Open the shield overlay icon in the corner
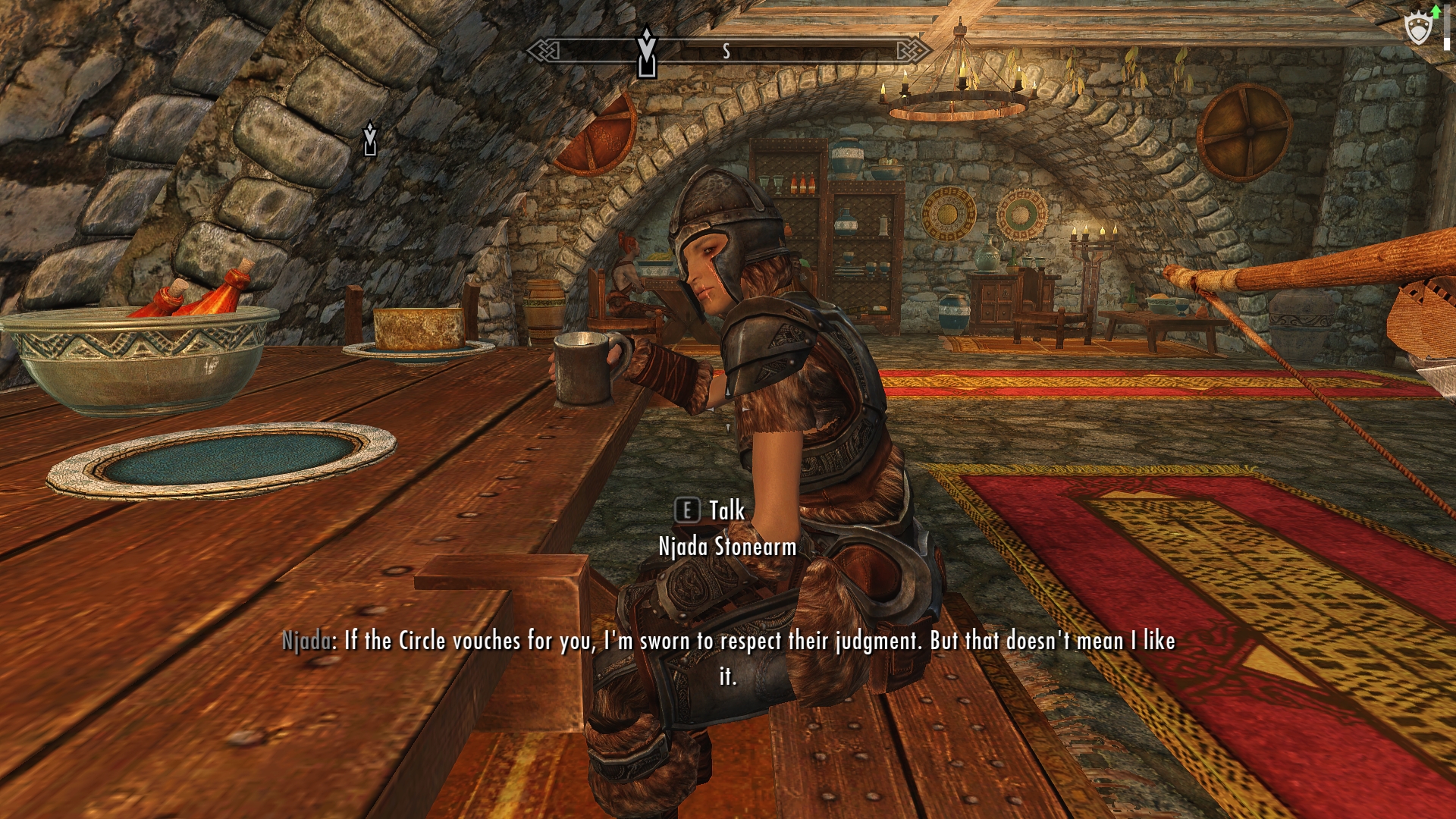 (x=1418, y=29)
